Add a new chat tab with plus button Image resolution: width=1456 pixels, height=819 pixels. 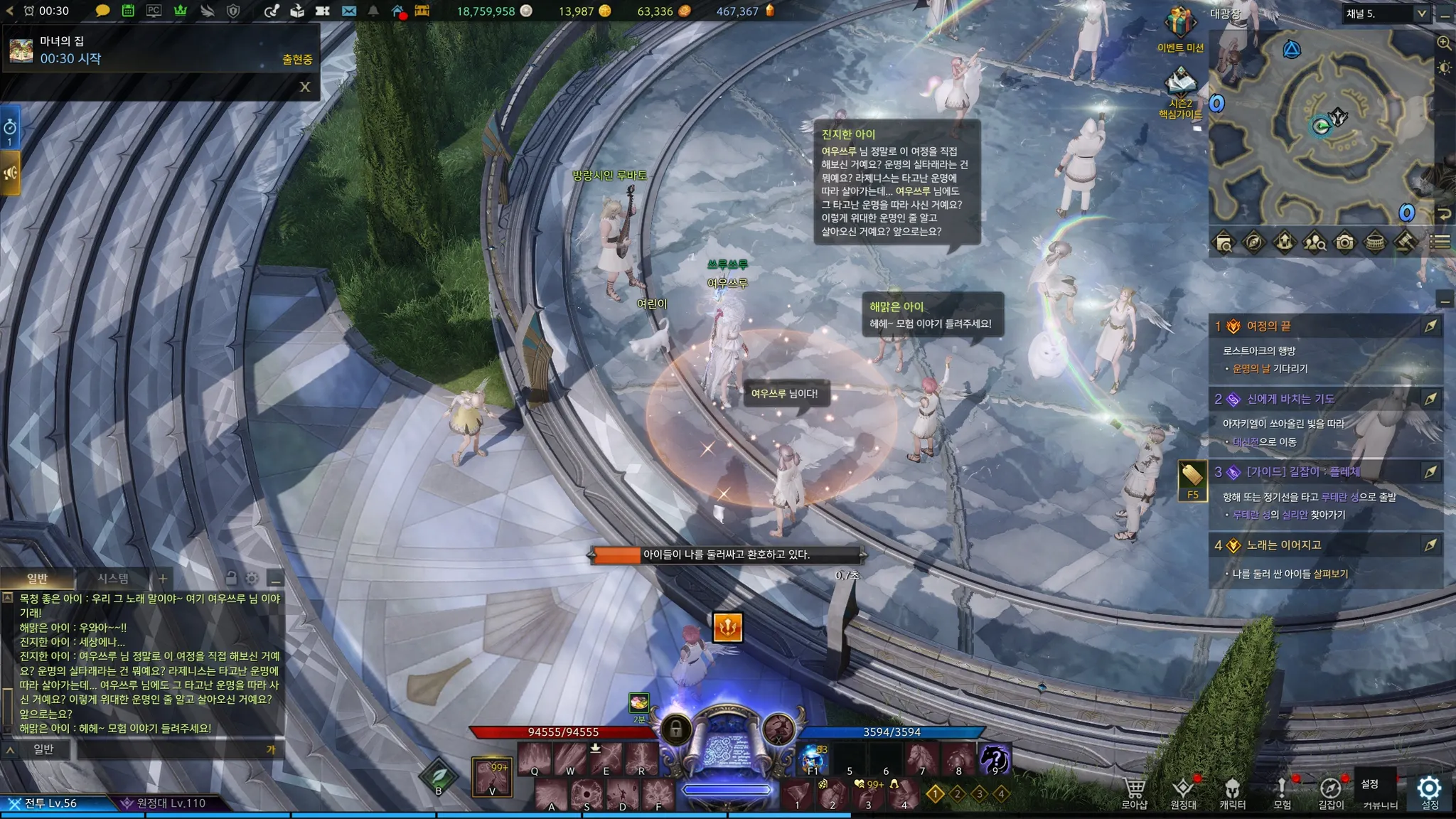point(163,578)
